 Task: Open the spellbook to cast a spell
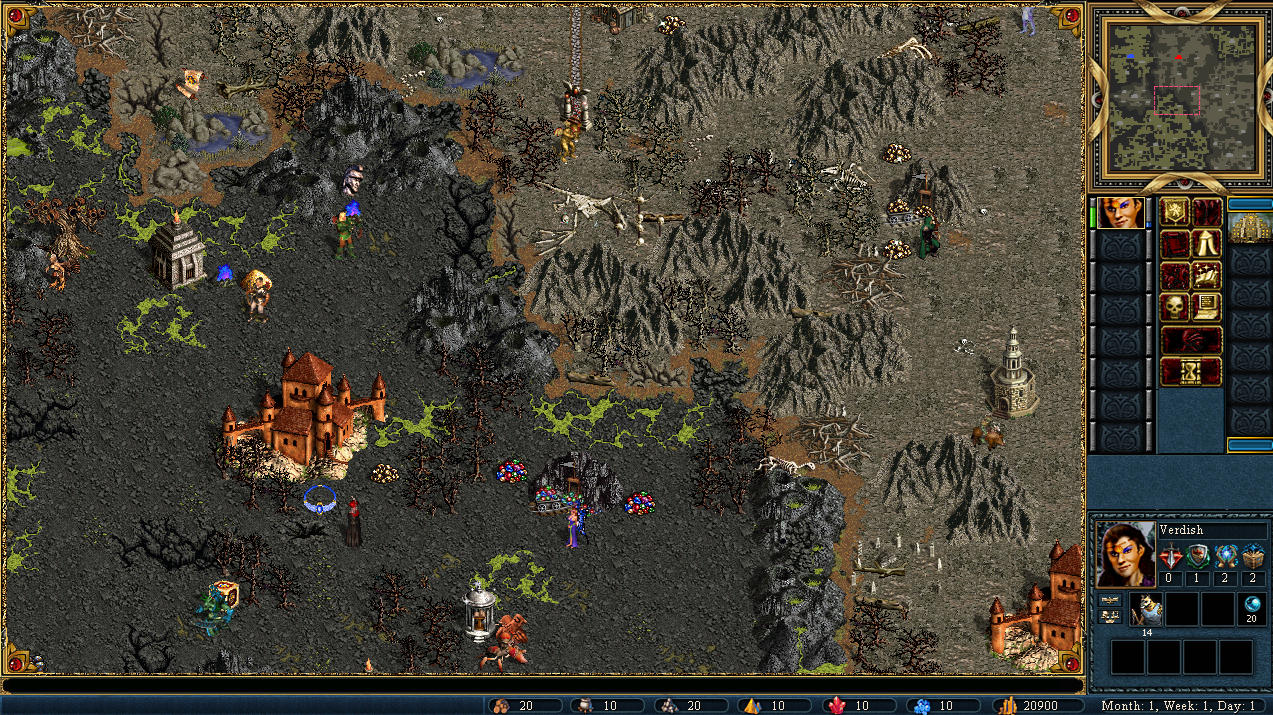coord(1205,275)
